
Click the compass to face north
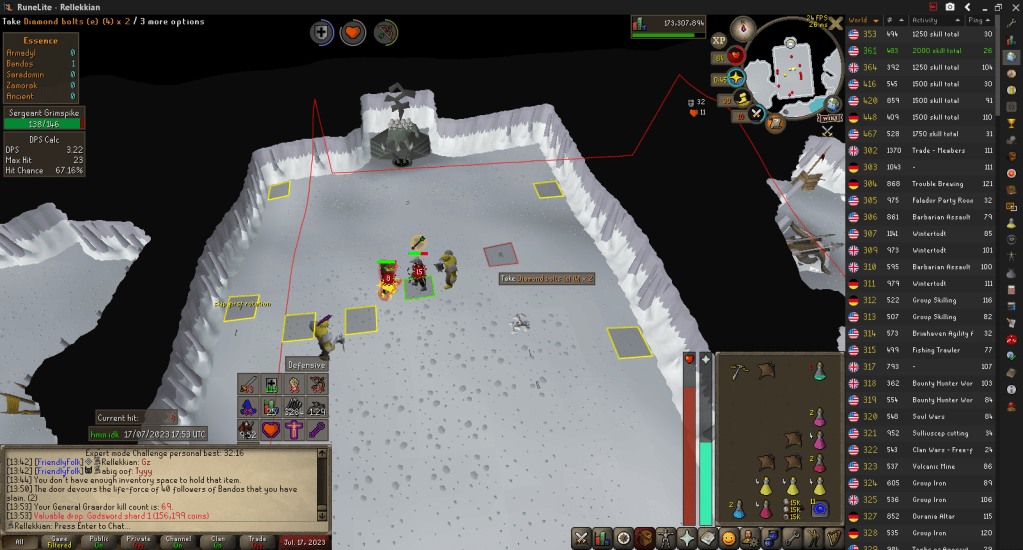[742, 28]
